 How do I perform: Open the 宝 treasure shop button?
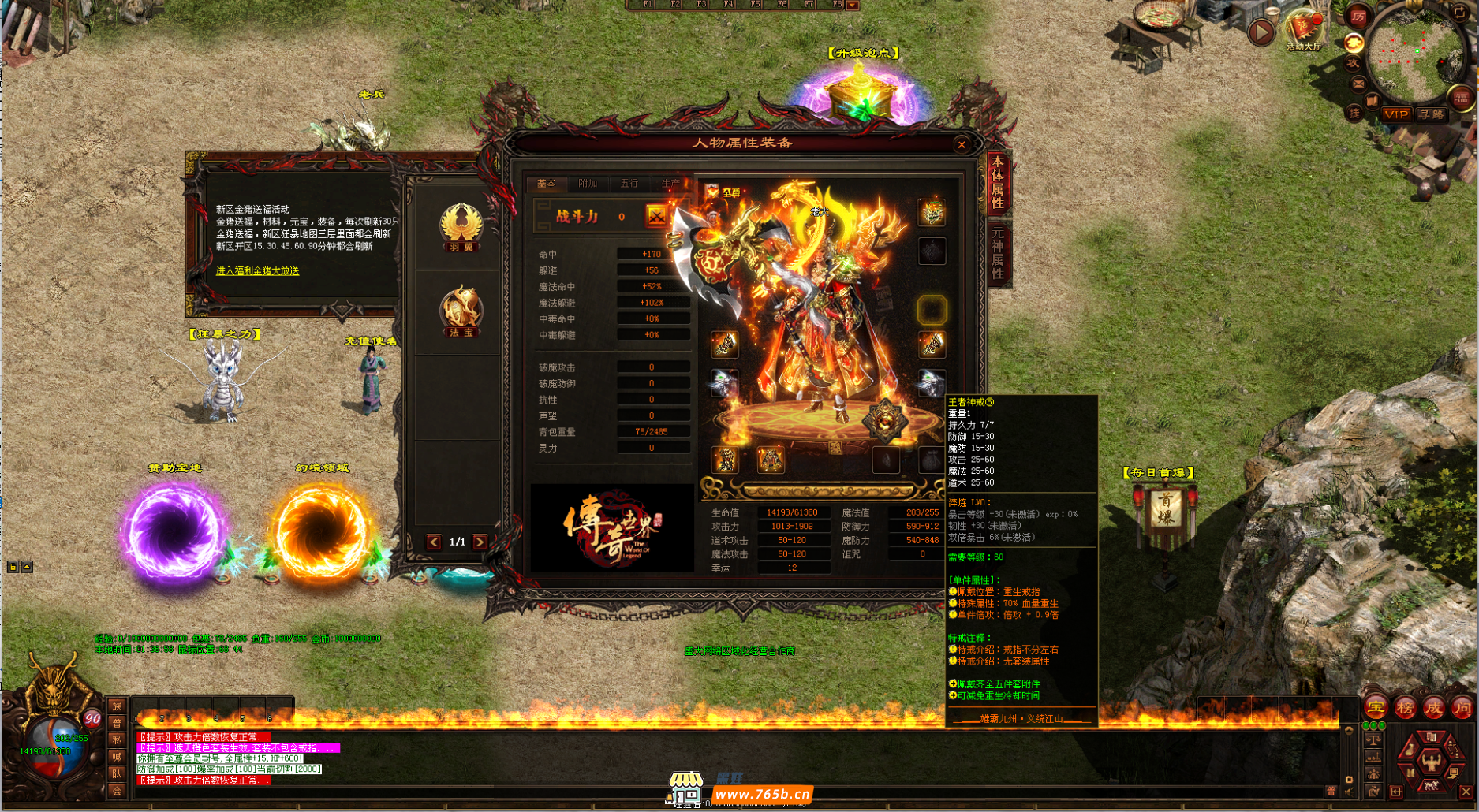point(1376,707)
